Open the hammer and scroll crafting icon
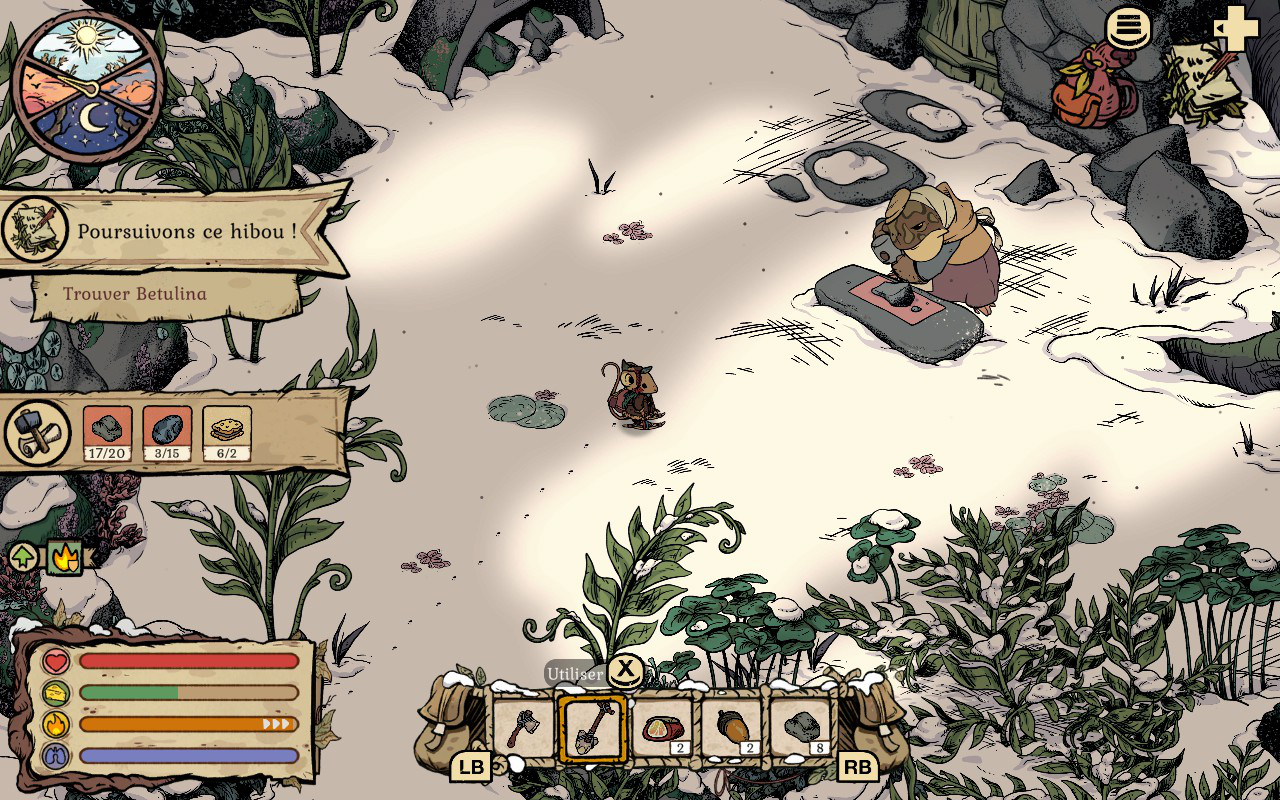The image size is (1280, 800). click(38, 433)
